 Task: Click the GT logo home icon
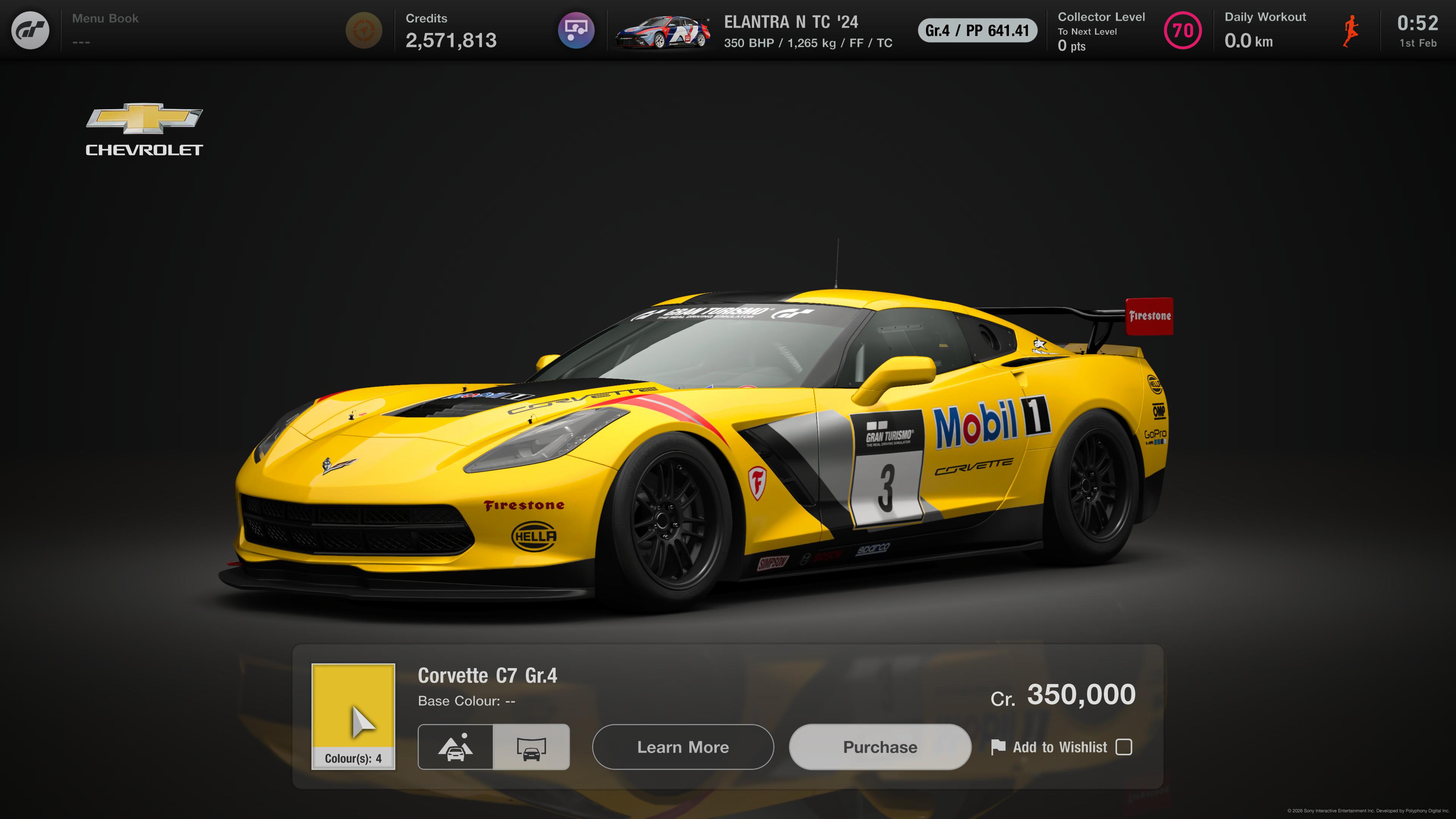30,30
